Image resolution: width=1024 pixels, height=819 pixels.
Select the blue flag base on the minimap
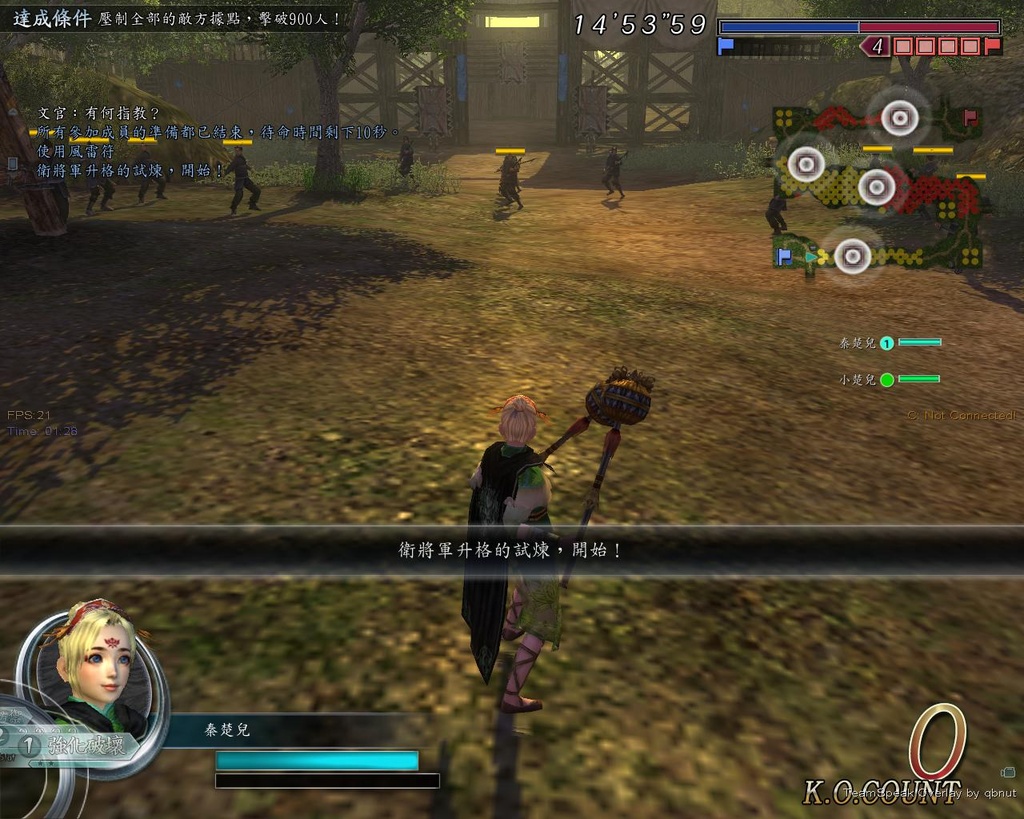(x=785, y=256)
